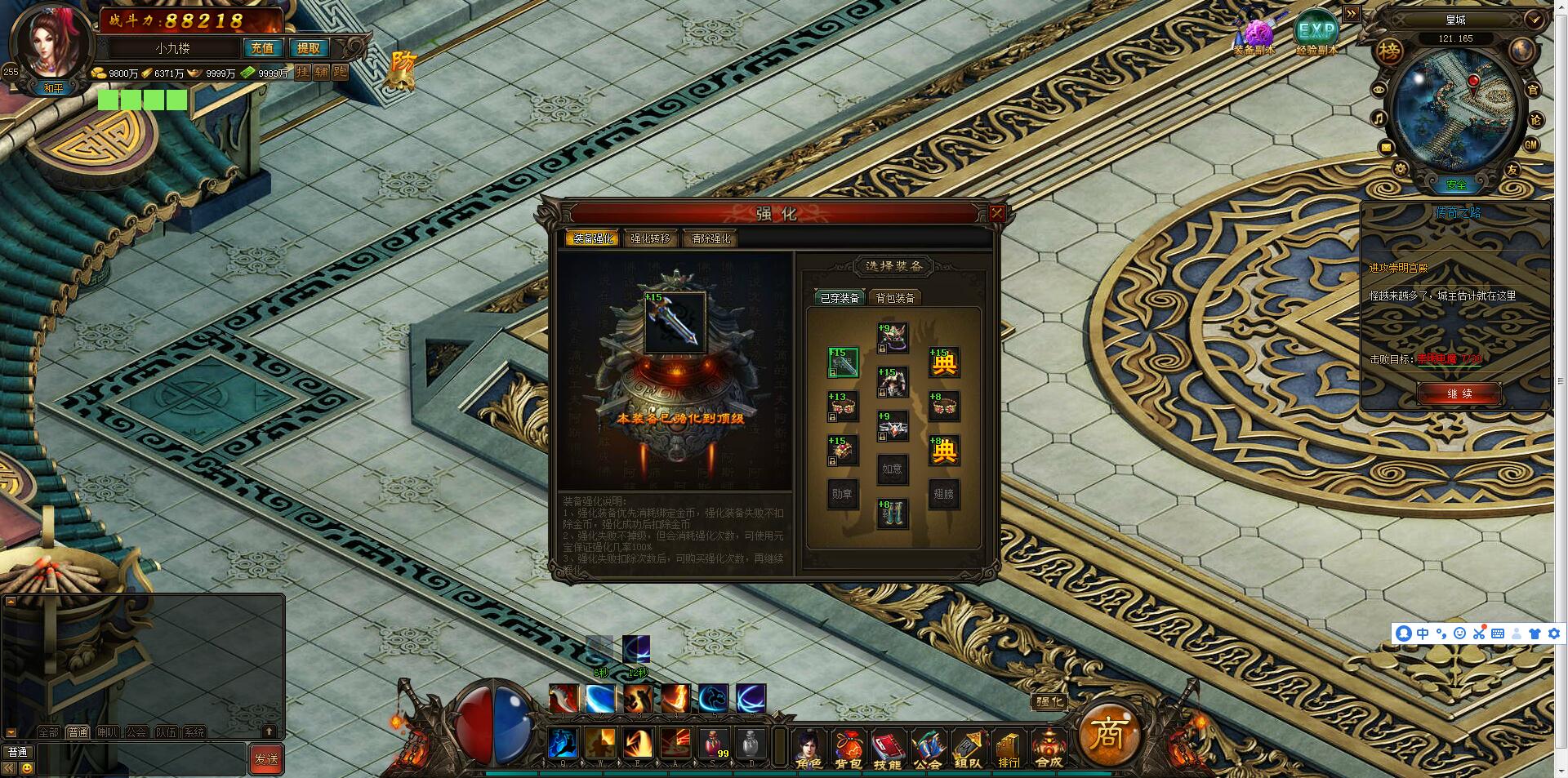Open the 清除强化 tab
Image resolution: width=1568 pixels, height=778 pixels.
710,238
